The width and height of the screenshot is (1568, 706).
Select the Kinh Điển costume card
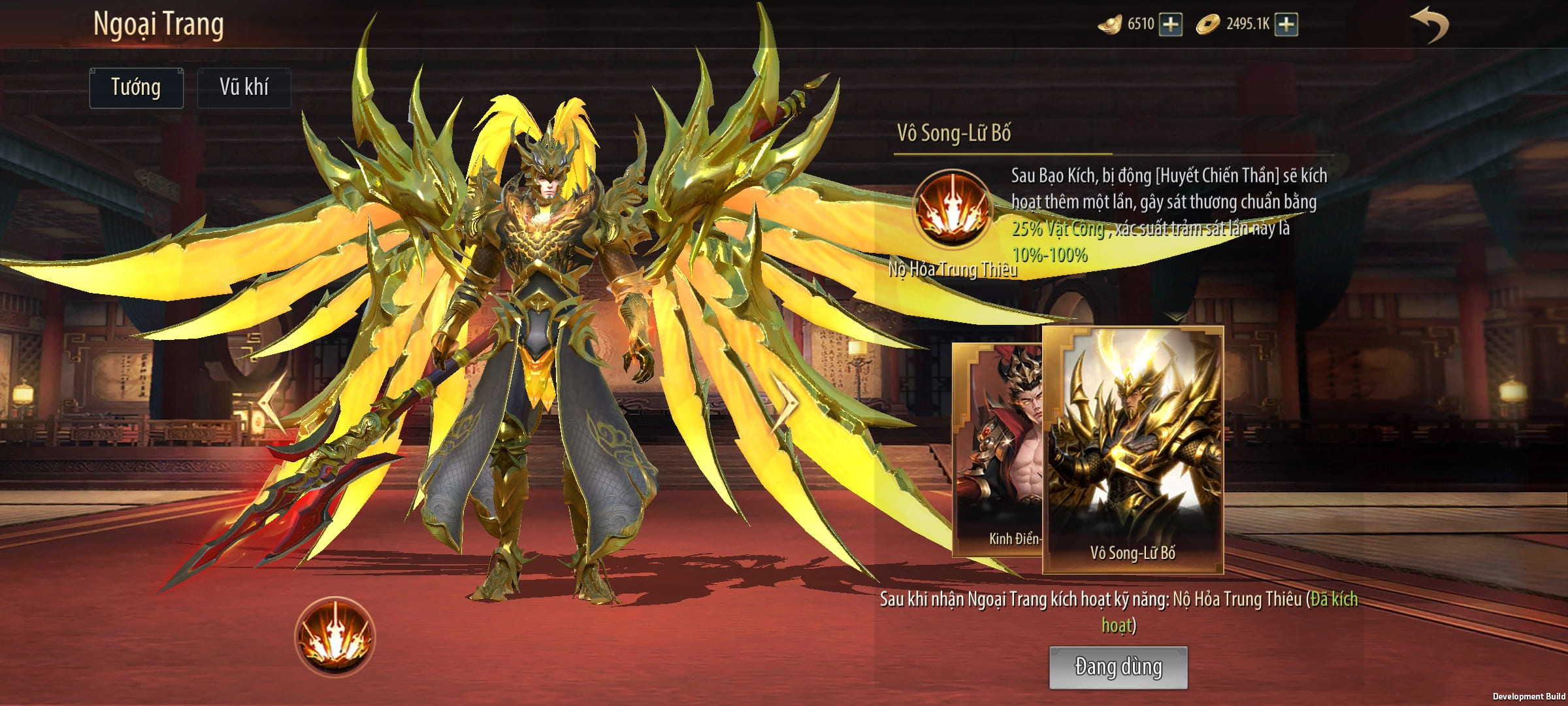pos(997,451)
